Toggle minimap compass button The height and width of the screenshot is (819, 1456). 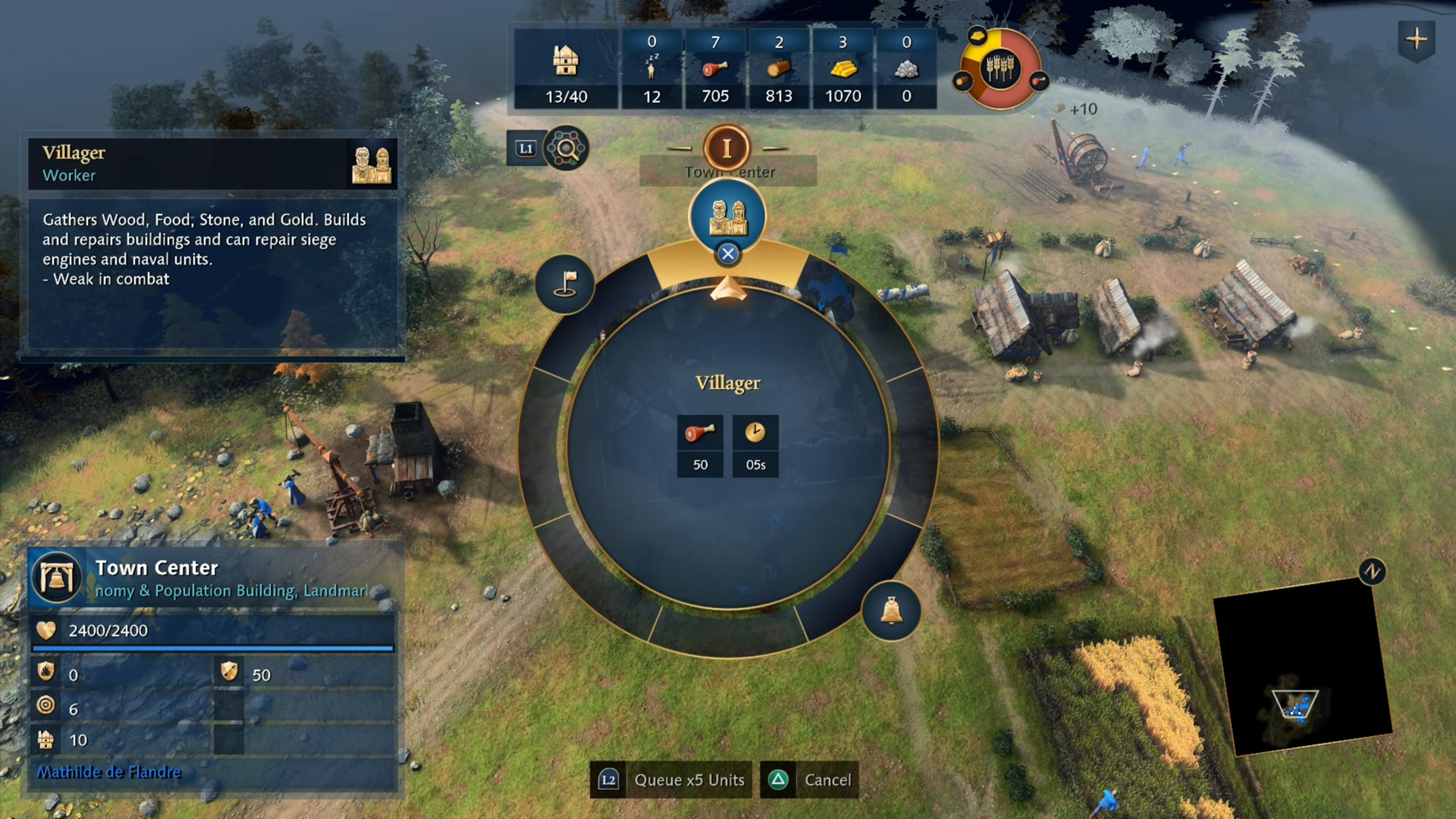(x=1372, y=571)
